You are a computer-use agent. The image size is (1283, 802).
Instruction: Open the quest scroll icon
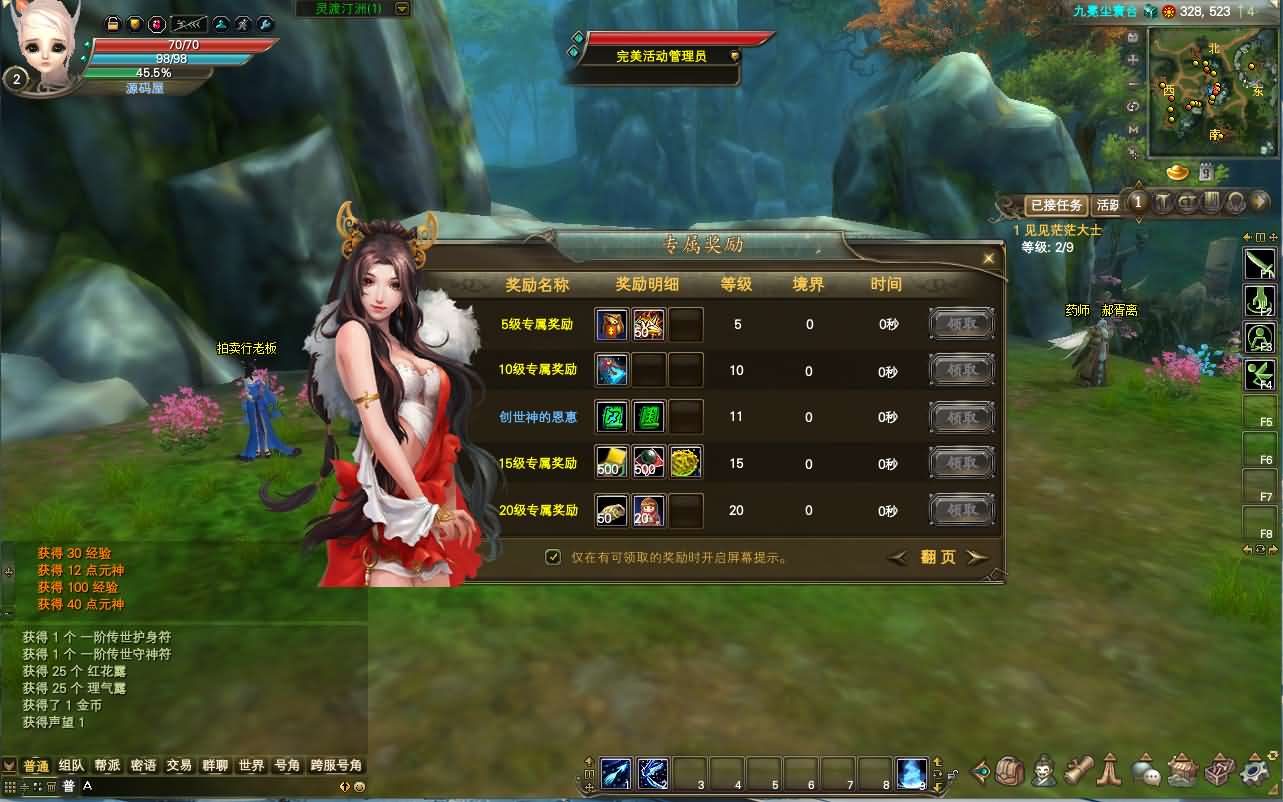[x=1076, y=771]
